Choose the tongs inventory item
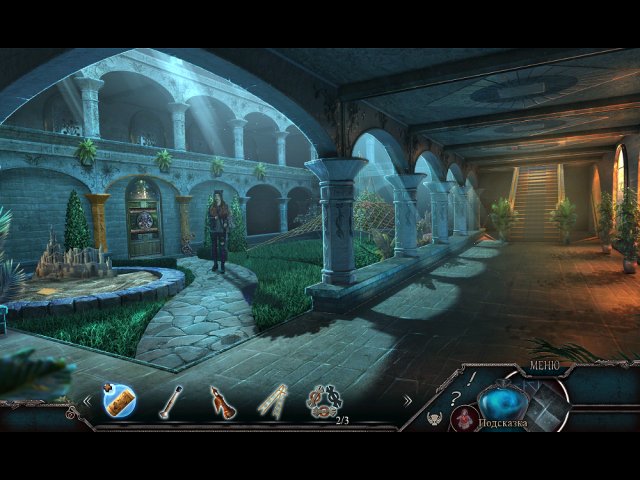 (x=271, y=401)
